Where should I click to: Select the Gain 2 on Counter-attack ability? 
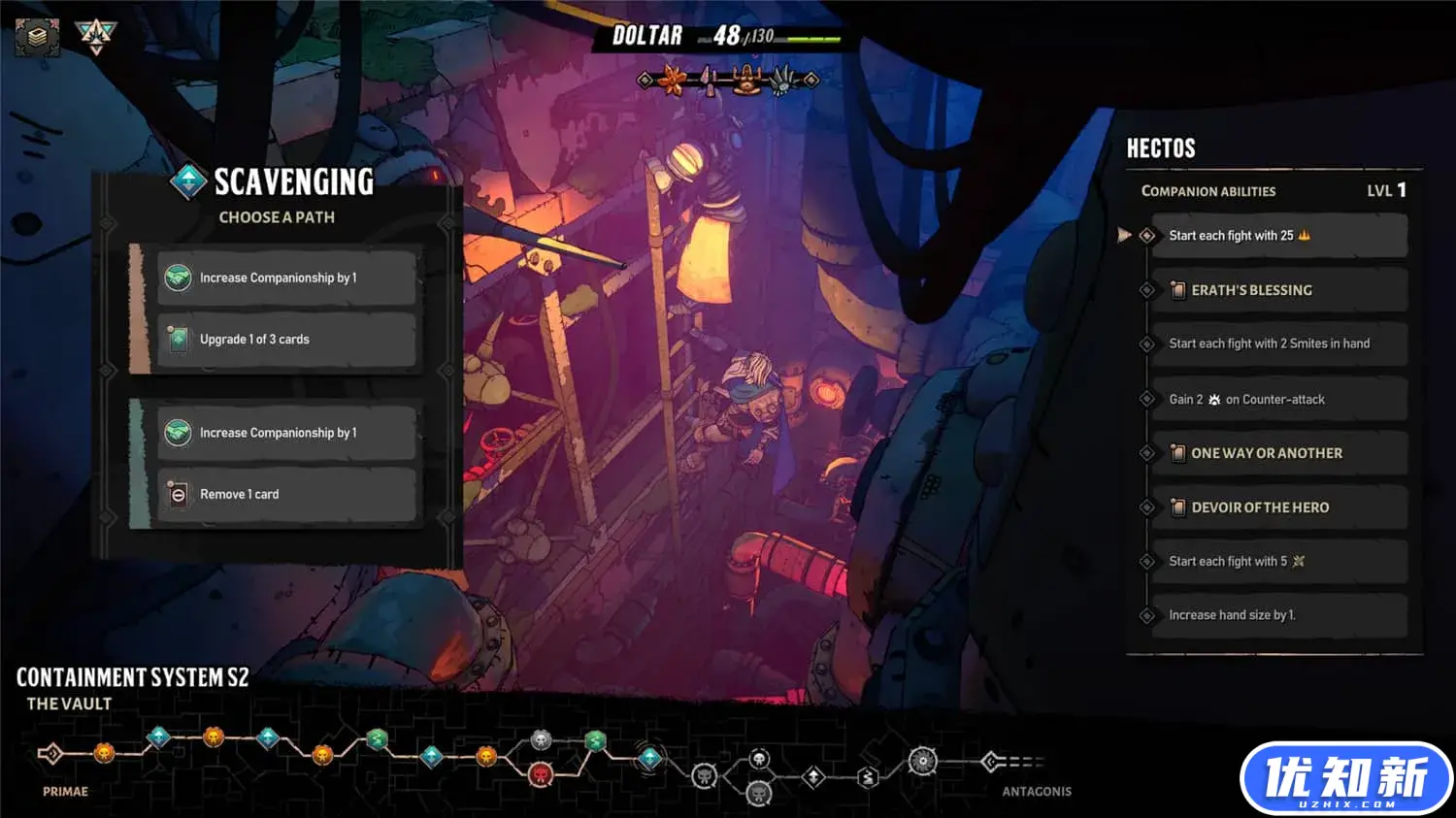(1278, 399)
